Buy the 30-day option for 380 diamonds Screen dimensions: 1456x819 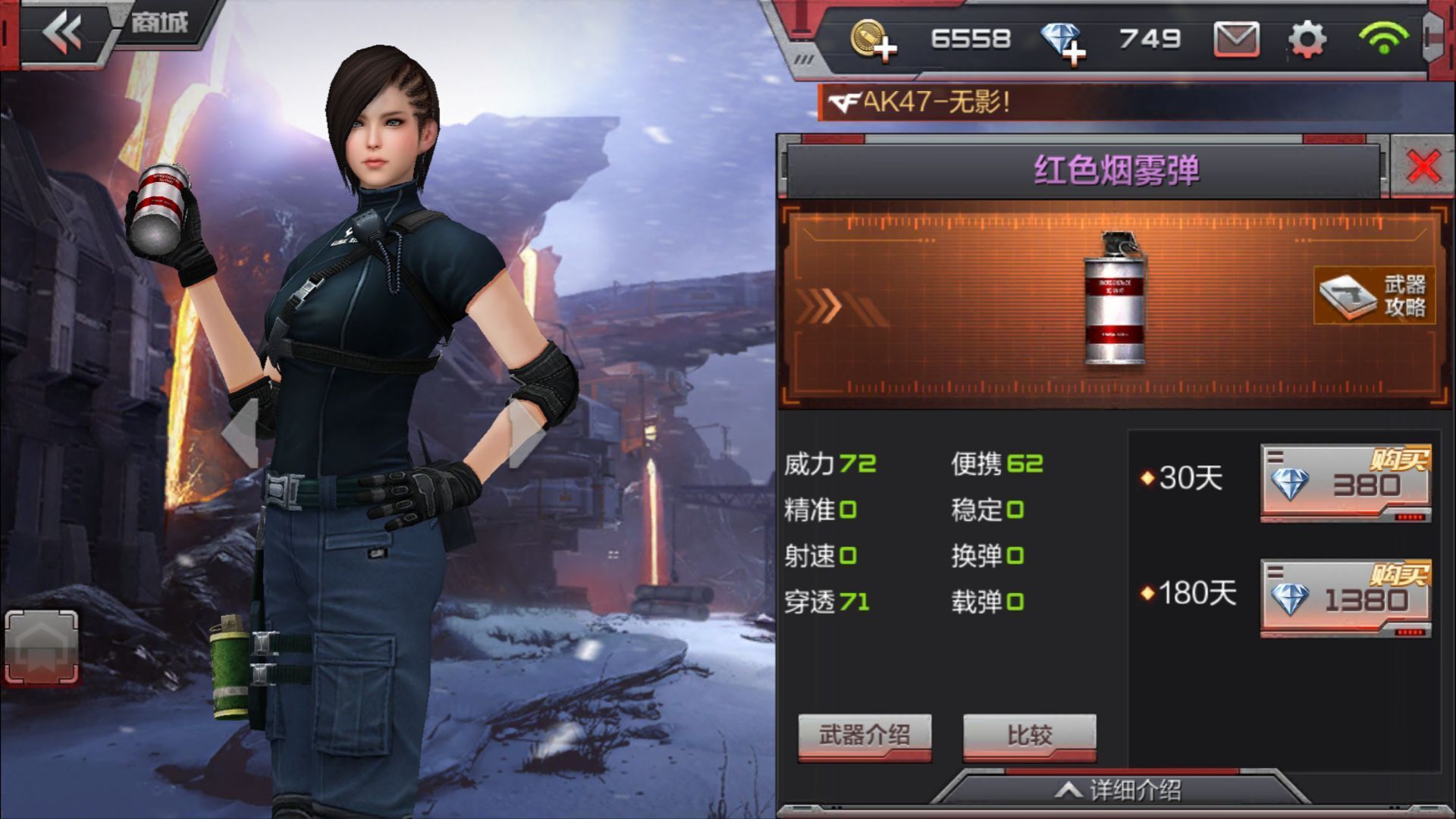point(1345,482)
